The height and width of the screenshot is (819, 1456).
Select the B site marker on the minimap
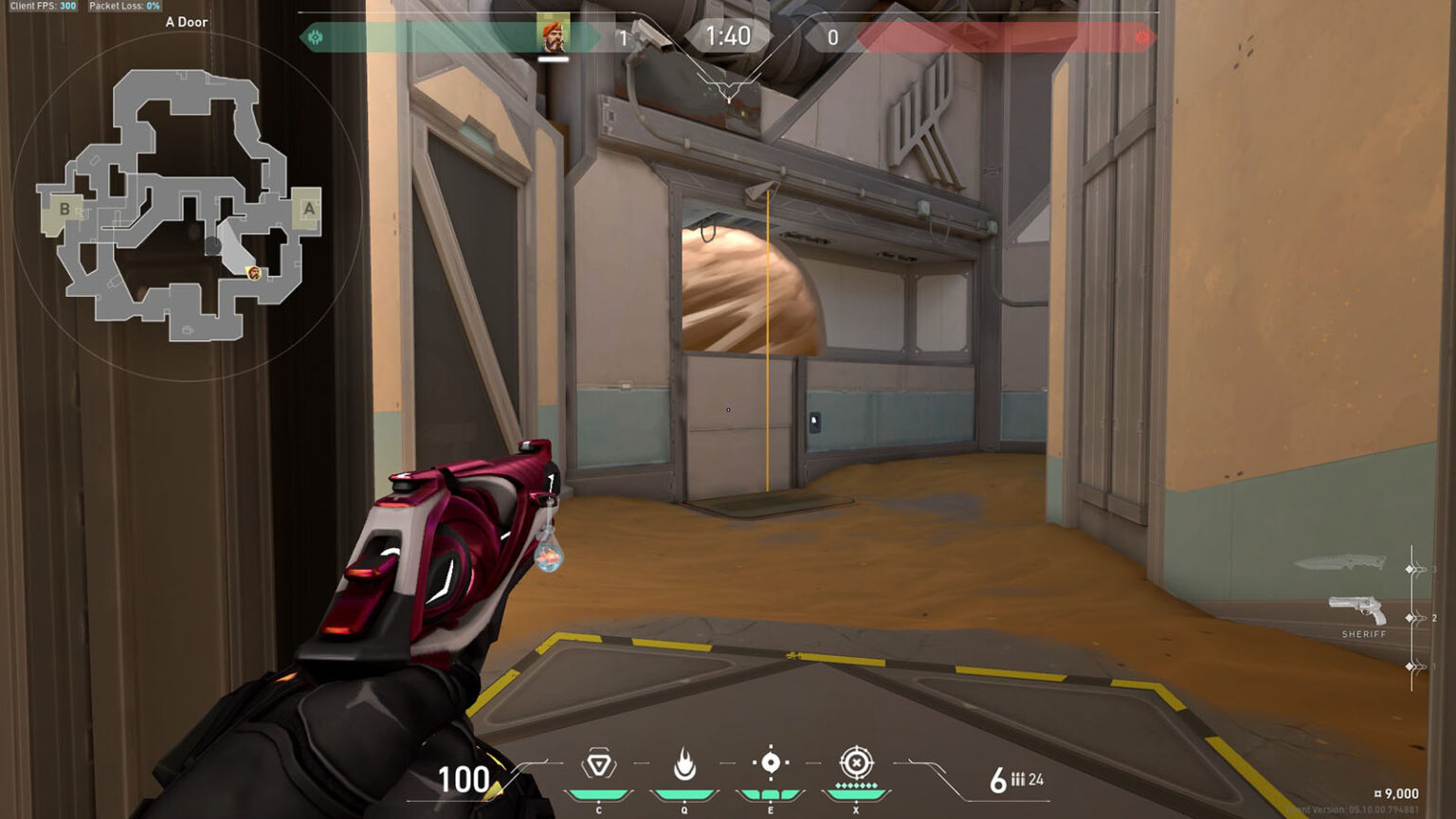pos(64,208)
